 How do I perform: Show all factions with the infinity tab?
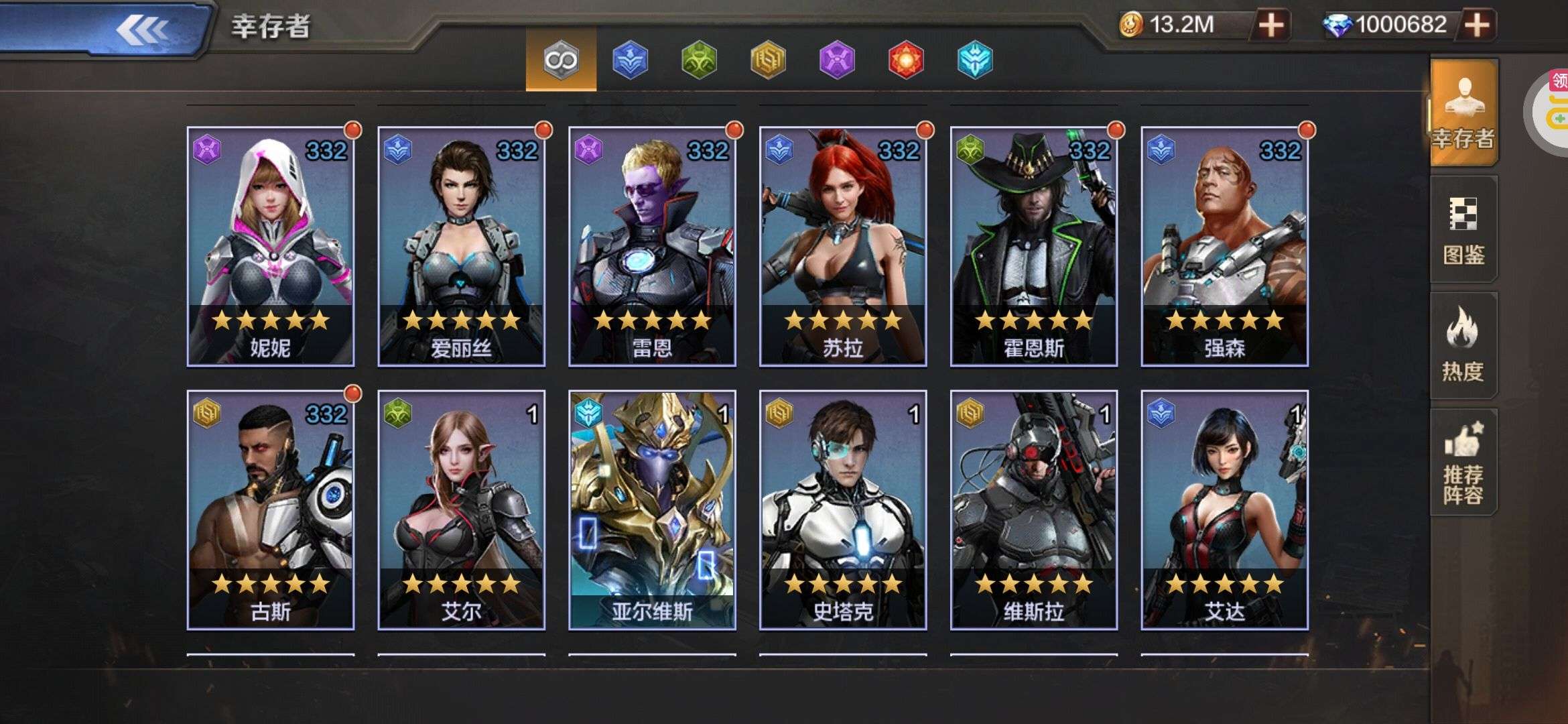561,60
